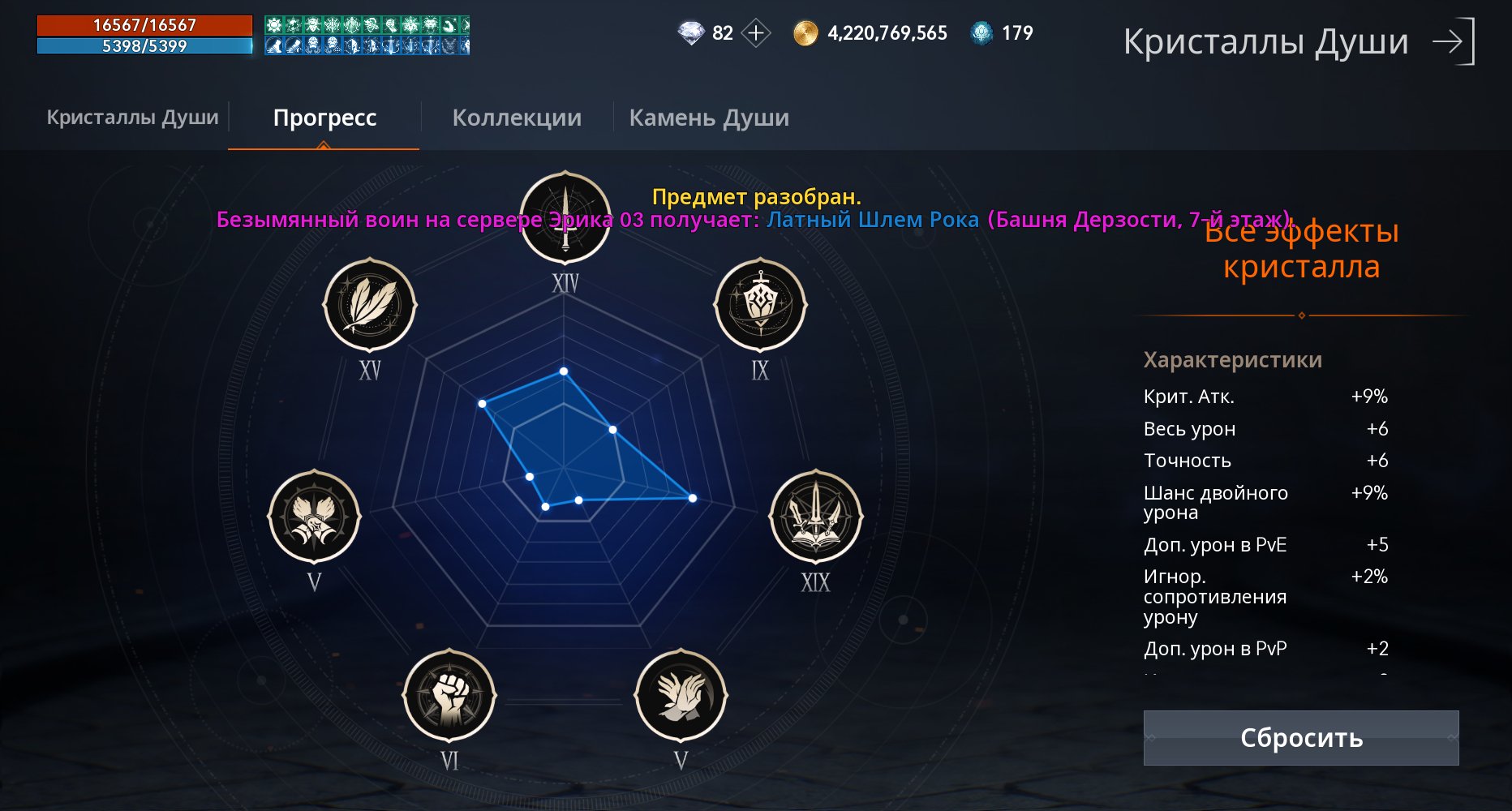Click the gold coin currency icon
The image size is (1512, 811).
(x=805, y=33)
